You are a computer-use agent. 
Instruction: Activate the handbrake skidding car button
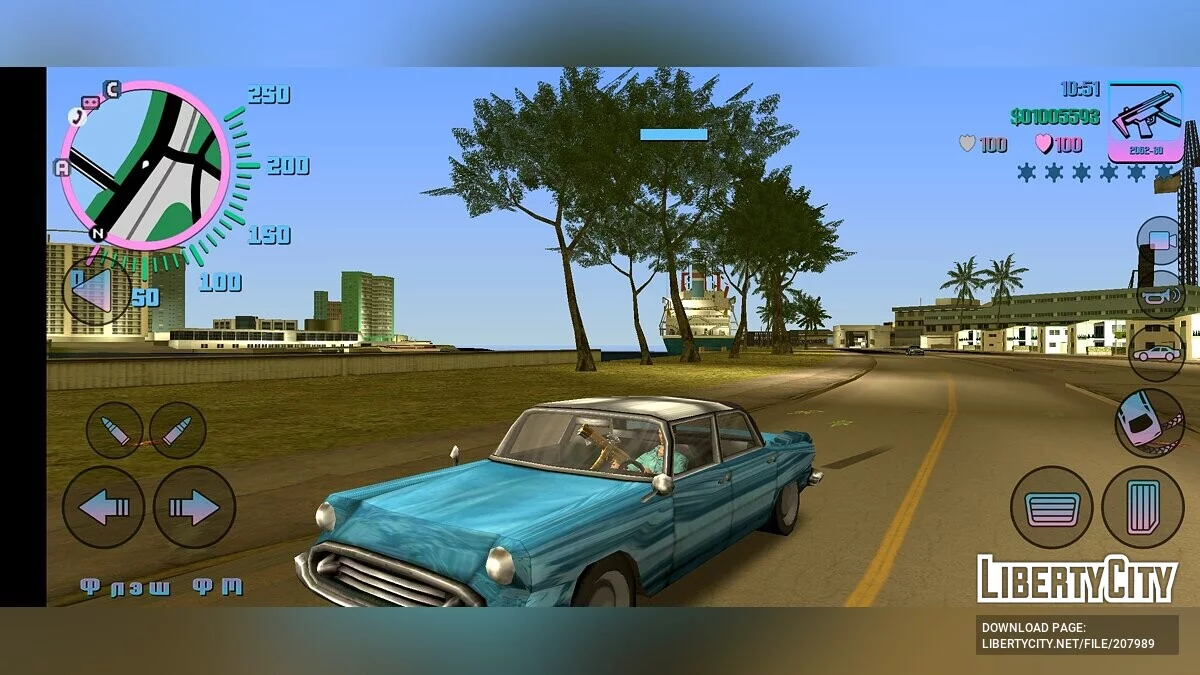click(1149, 422)
